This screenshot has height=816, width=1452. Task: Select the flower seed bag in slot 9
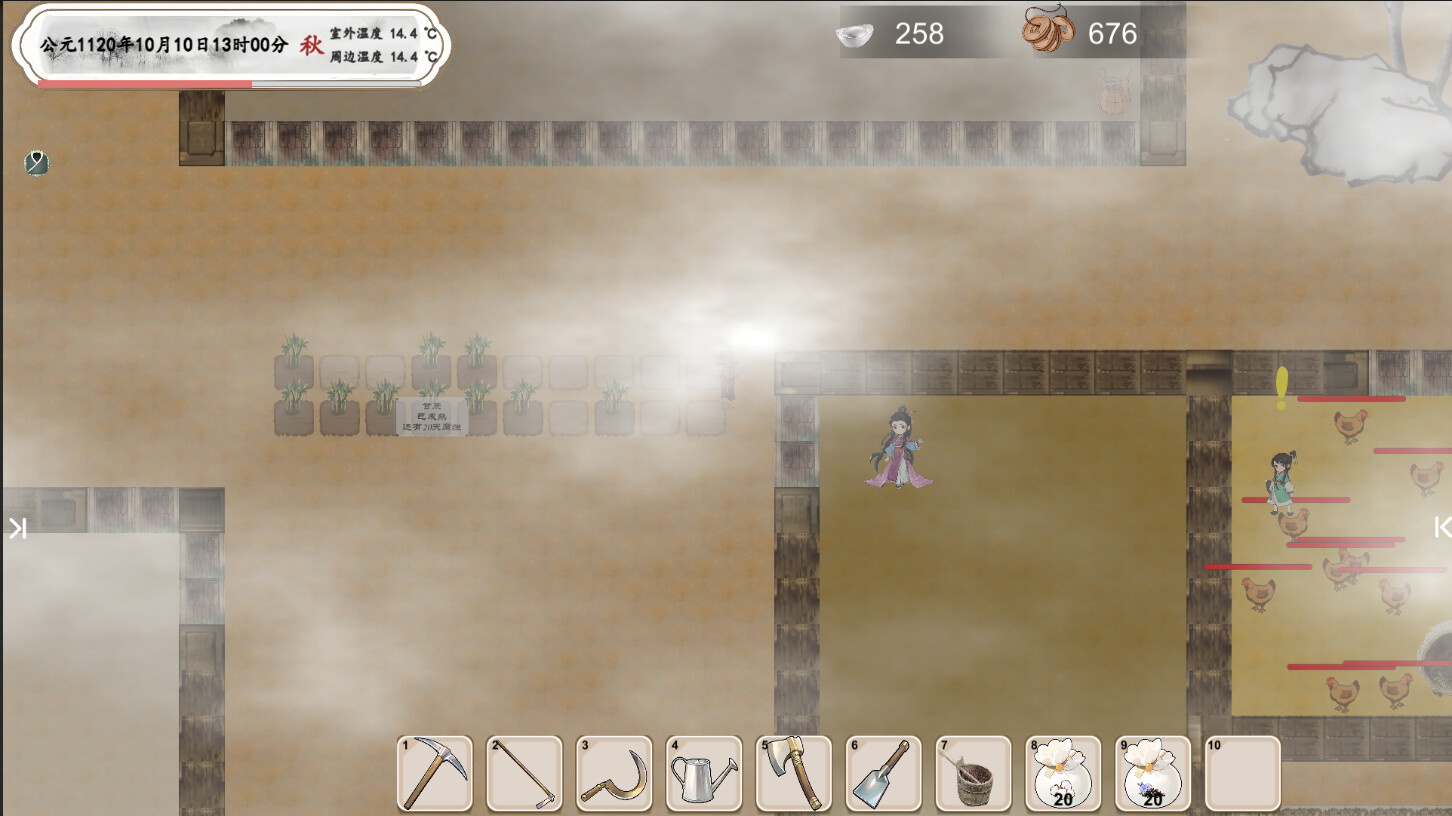(x=1154, y=773)
